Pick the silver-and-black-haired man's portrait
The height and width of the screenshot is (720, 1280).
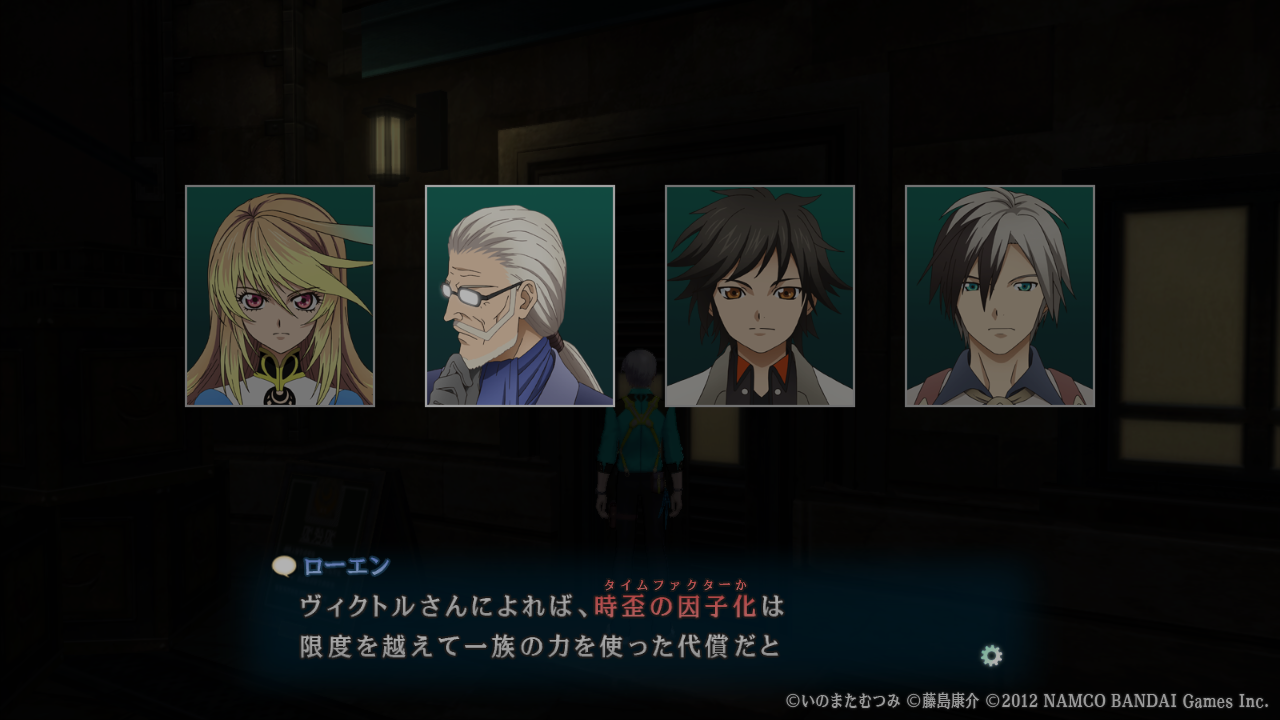click(1000, 296)
